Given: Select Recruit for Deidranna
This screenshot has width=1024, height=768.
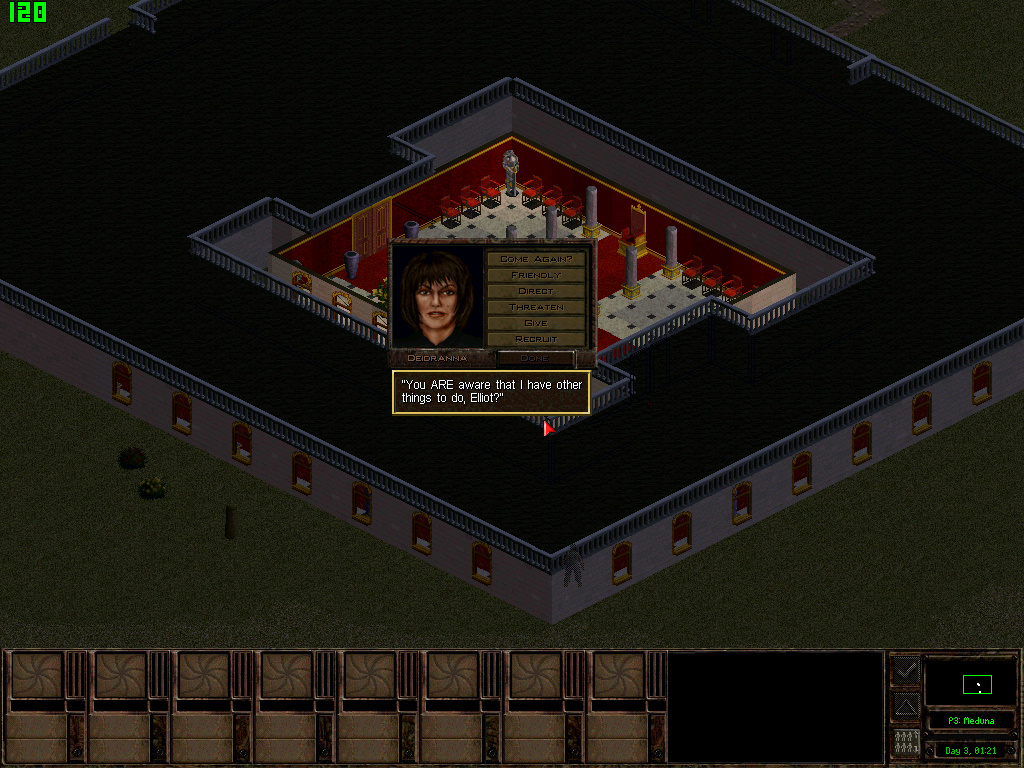Looking at the screenshot, I should [x=535, y=339].
